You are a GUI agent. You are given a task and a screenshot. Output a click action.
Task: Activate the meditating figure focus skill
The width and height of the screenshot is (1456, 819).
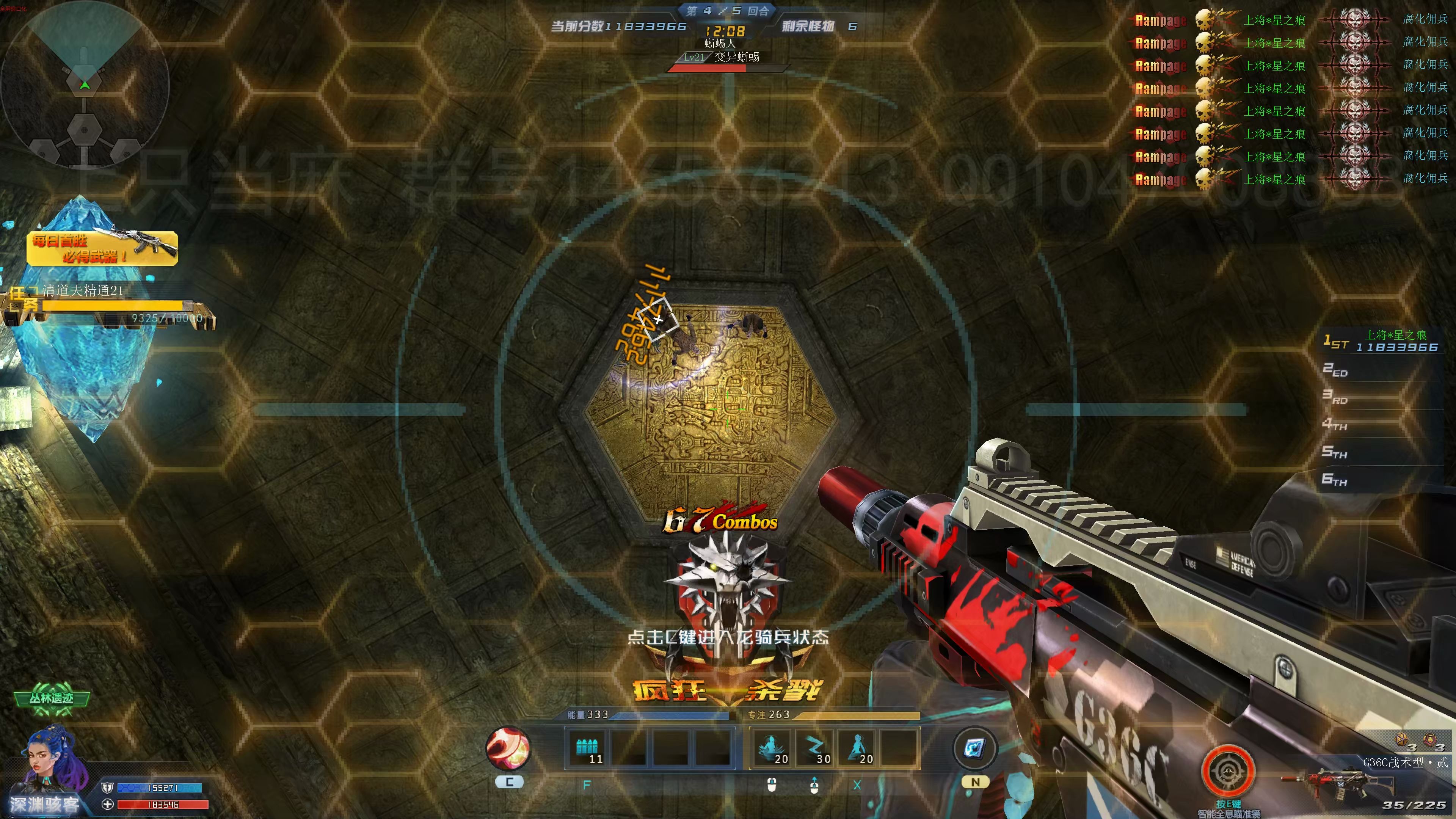[x=772, y=748]
